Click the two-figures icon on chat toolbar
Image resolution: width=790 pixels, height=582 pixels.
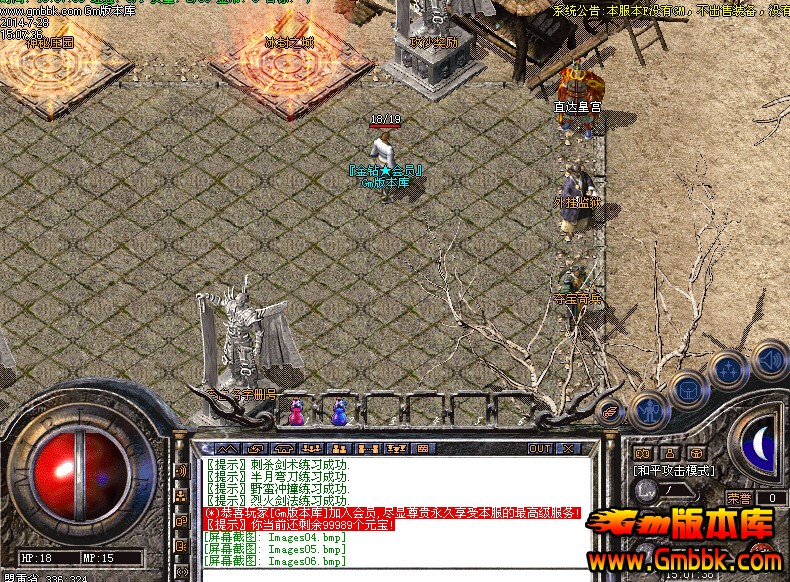point(339,448)
